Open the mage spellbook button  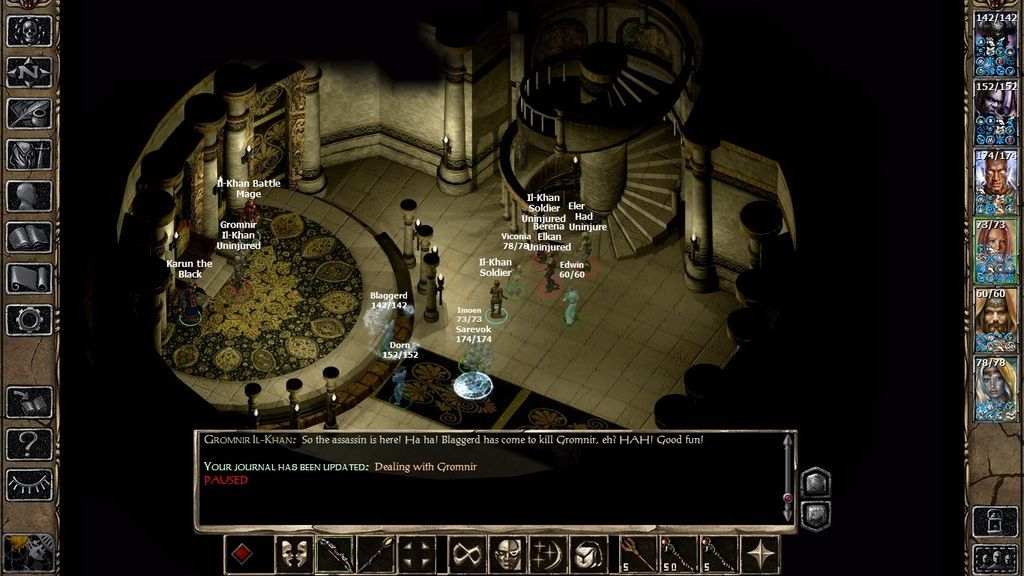[x=28, y=238]
